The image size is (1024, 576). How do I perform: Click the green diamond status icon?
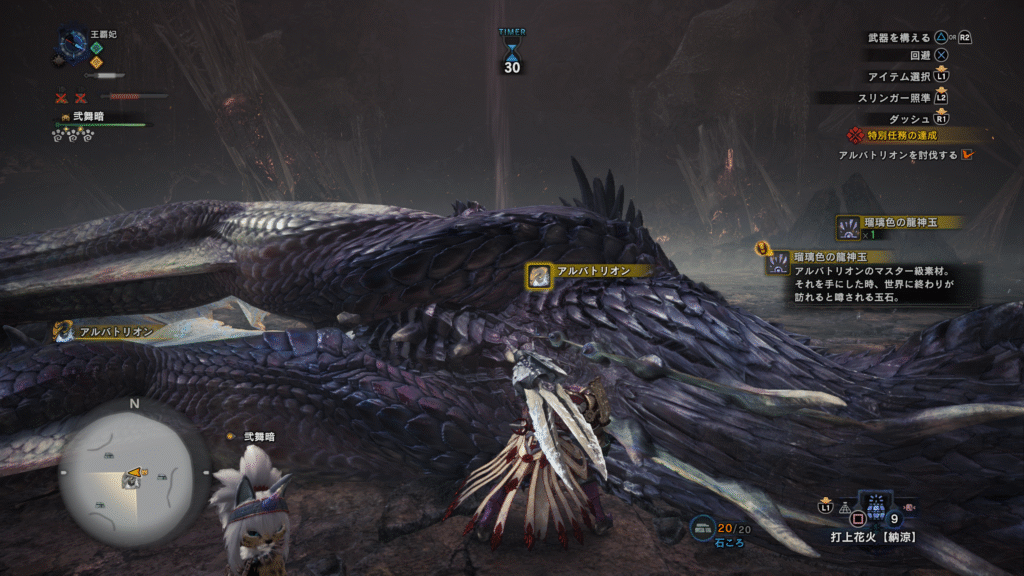pos(96,47)
